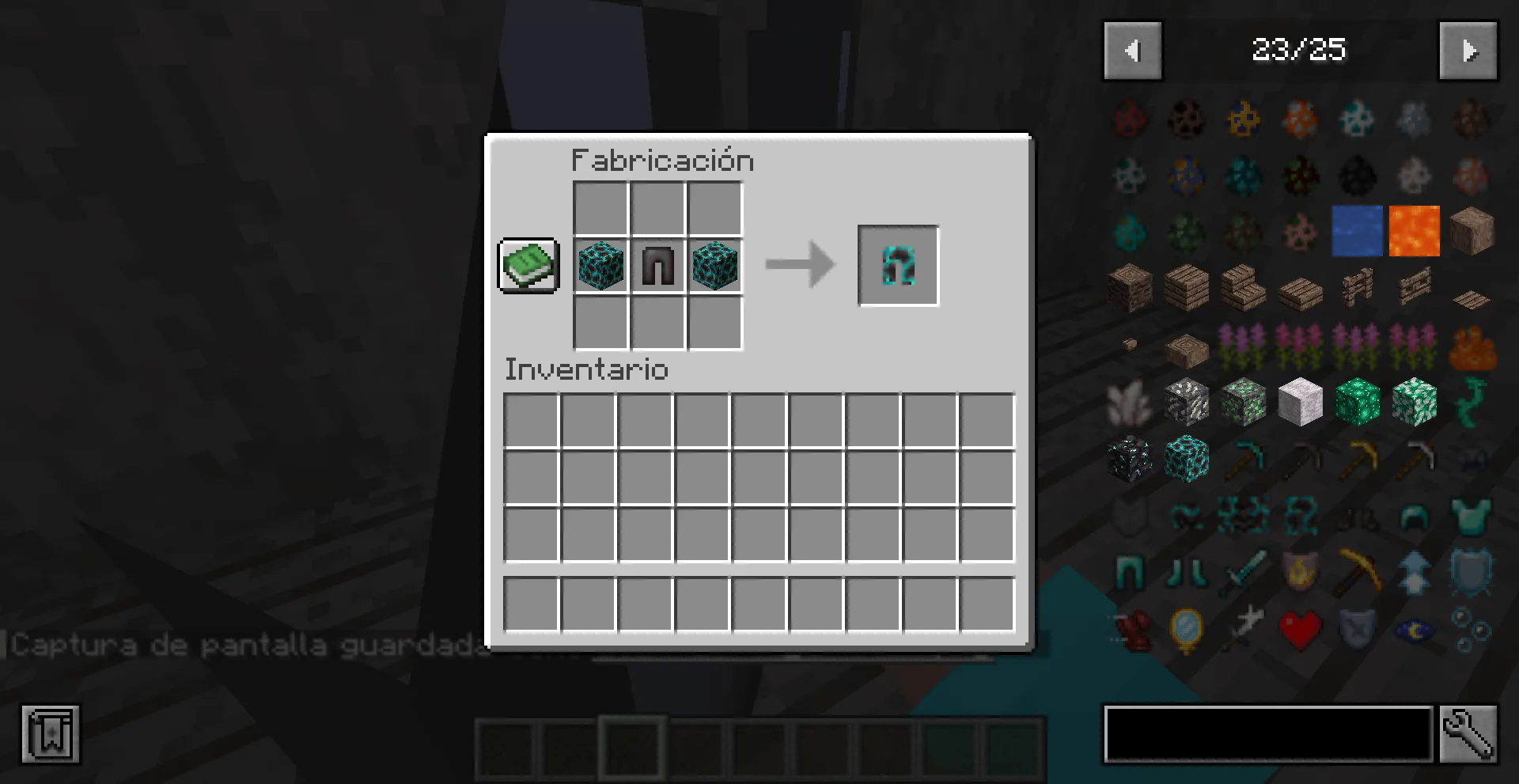
Task: Select the red heart icon
Action: [1300, 629]
